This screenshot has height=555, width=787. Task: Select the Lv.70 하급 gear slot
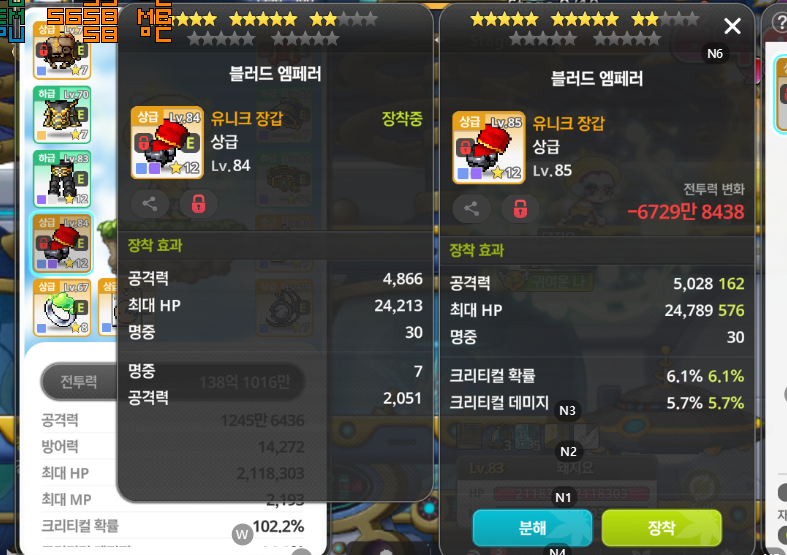(x=62, y=115)
